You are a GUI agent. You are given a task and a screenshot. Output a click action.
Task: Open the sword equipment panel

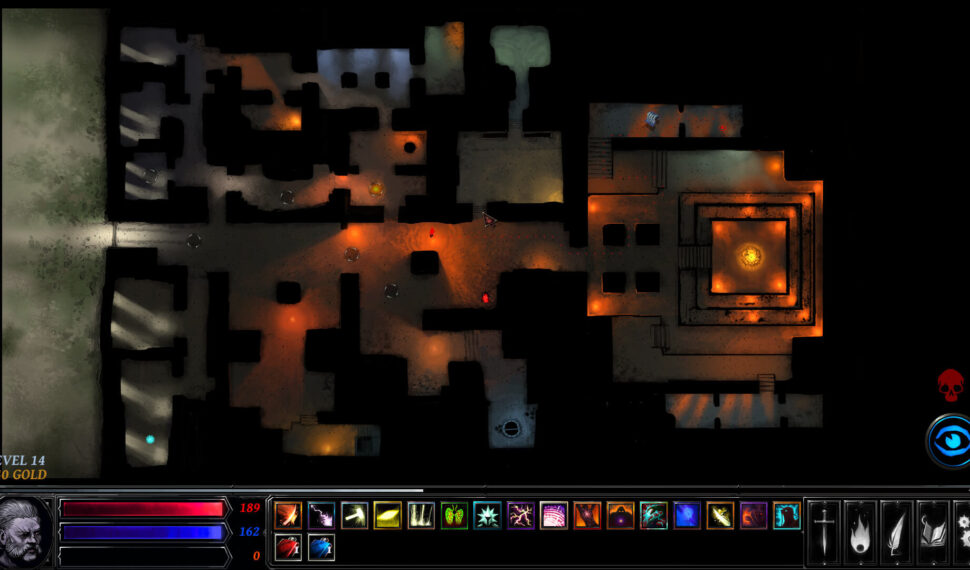[823, 532]
